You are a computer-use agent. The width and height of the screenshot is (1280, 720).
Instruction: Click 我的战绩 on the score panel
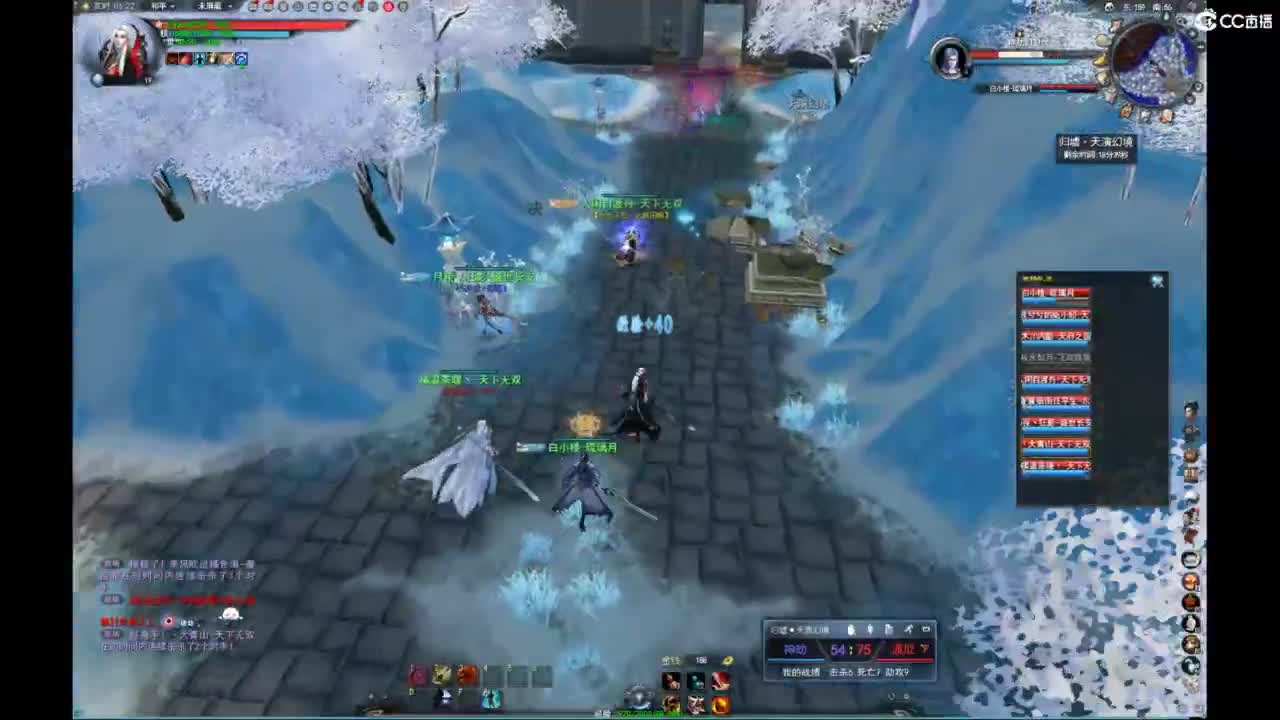point(802,671)
